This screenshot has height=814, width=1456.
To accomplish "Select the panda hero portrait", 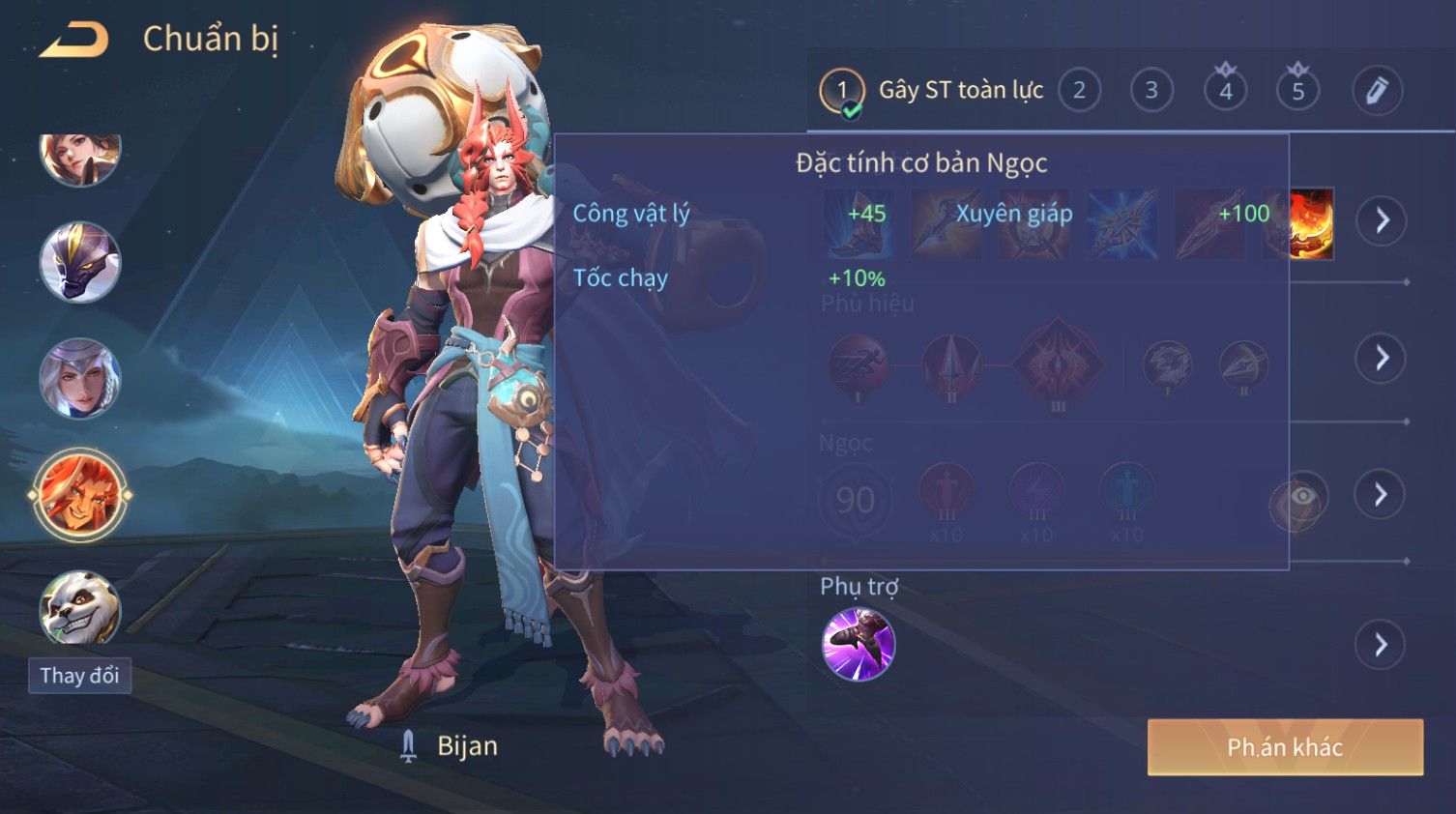I will [x=79, y=609].
